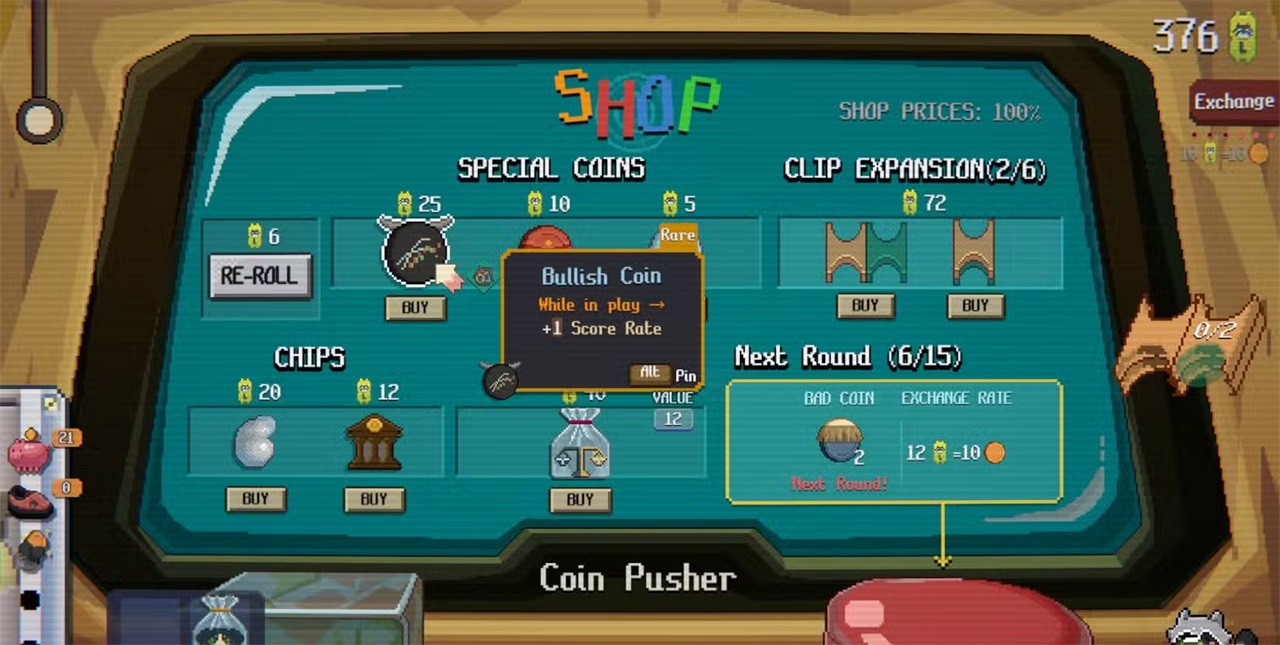Select the red special coin costing 10
The height and width of the screenshot is (645, 1280).
pyautogui.click(x=546, y=238)
